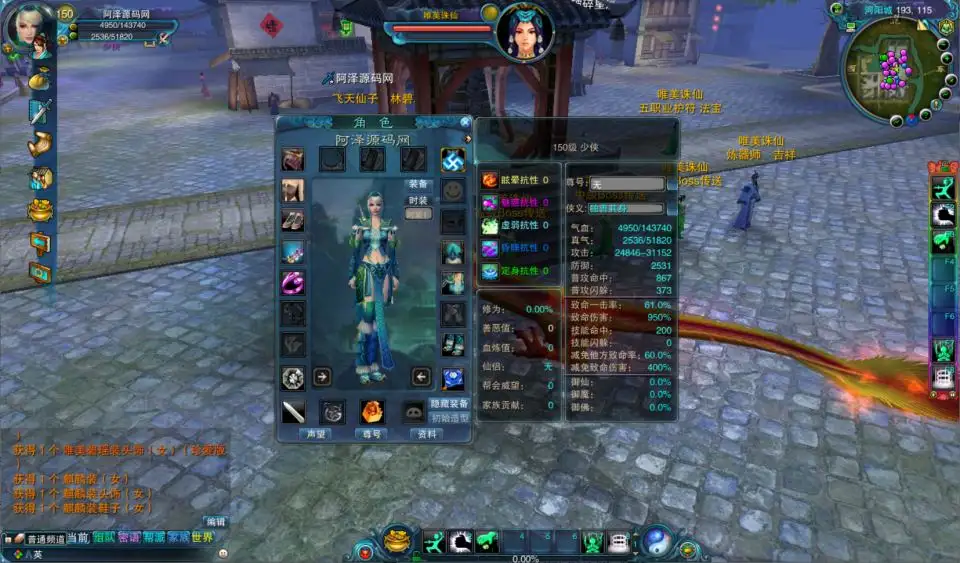Viewport: 960px width, 563px height.
Task: Open the book-and-sword skills menu icon
Action: tap(40, 111)
